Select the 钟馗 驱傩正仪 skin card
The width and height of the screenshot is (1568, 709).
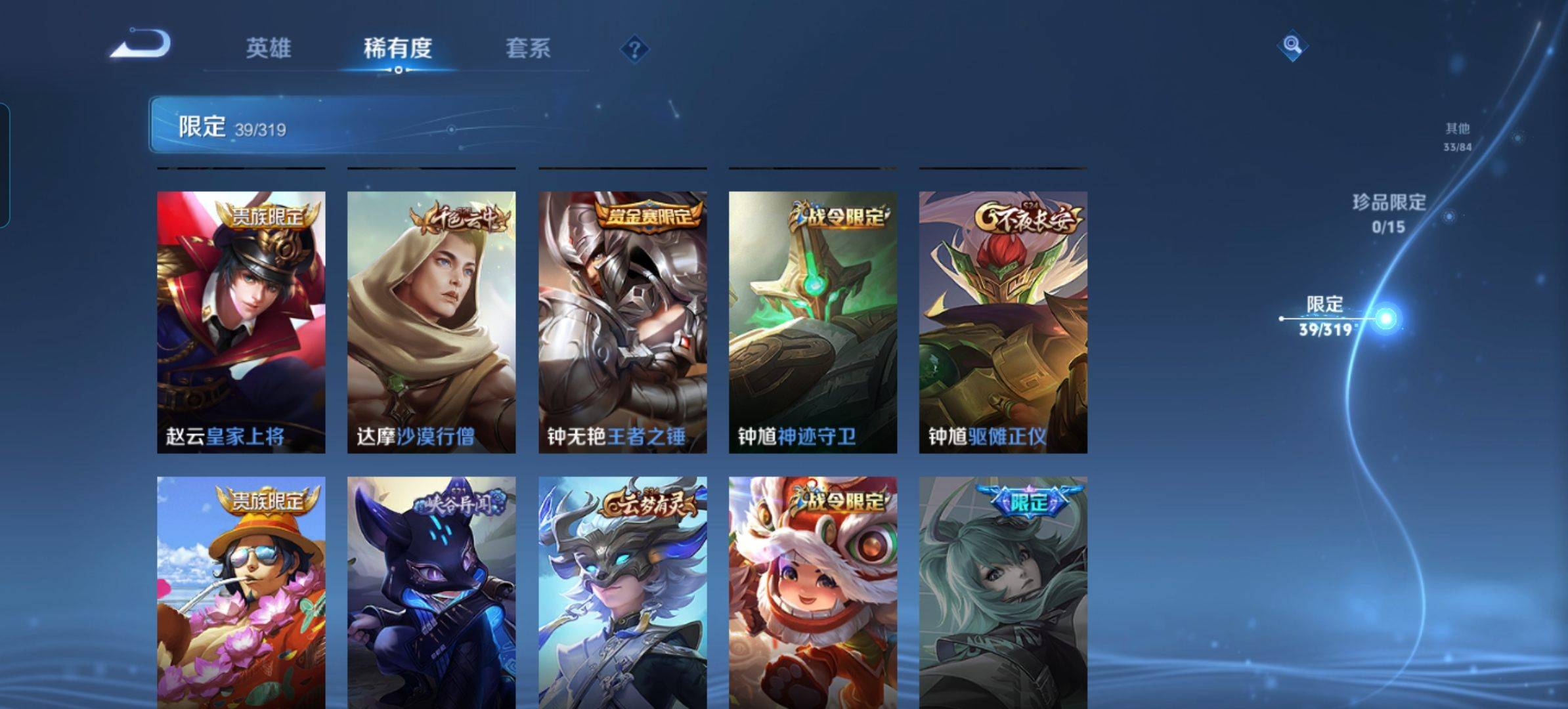pos(1003,322)
